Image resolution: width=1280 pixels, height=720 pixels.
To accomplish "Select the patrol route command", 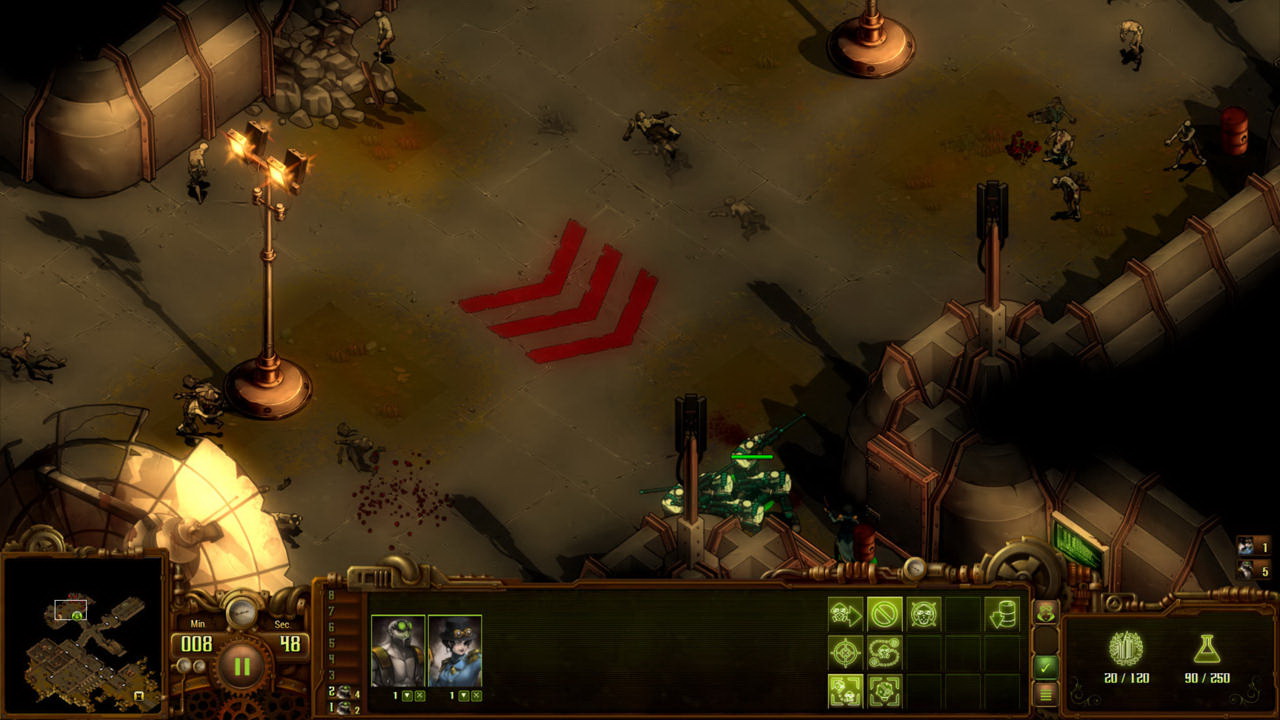I will 884,652.
